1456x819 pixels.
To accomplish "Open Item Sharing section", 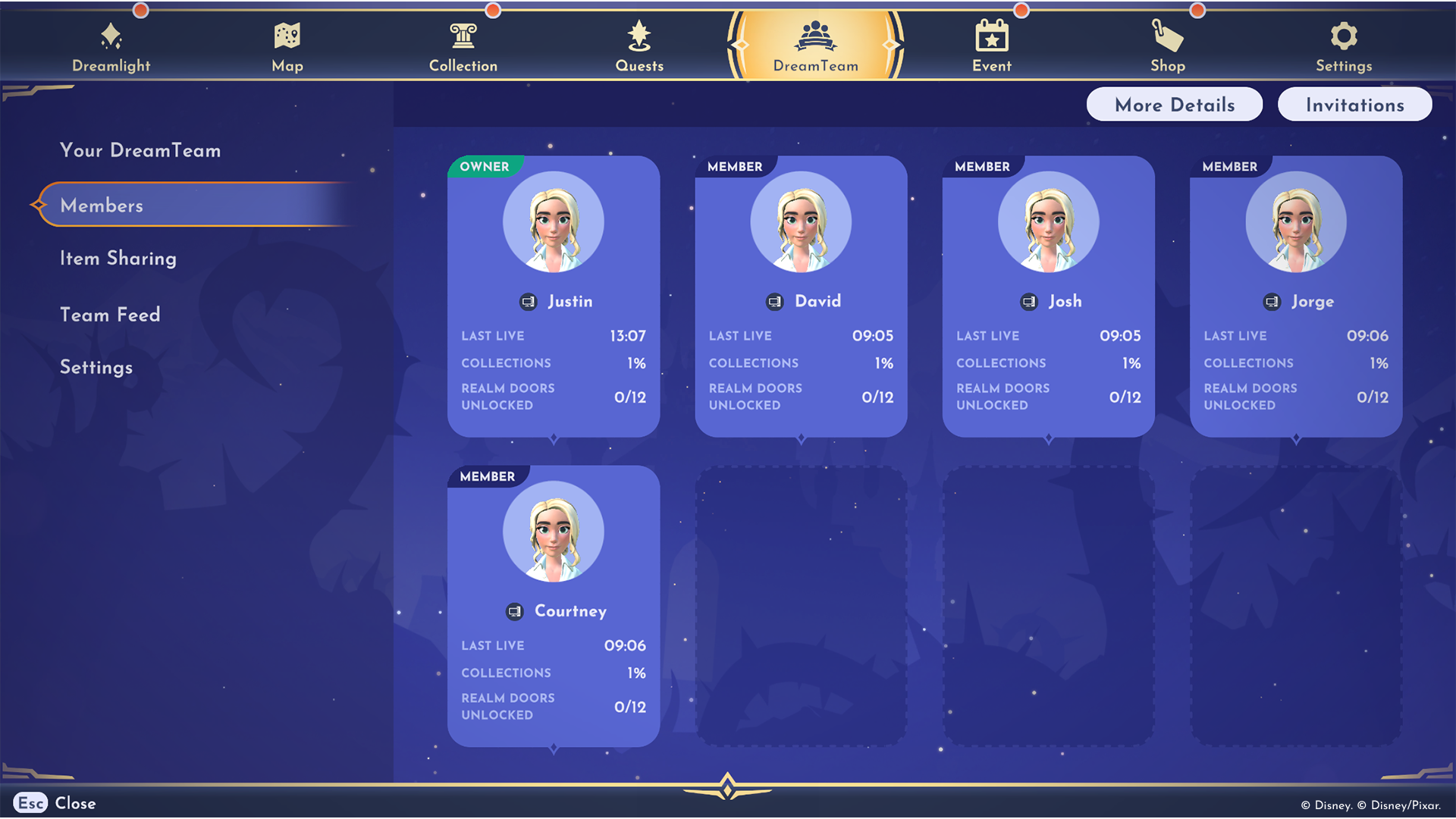I will coord(118,259).
